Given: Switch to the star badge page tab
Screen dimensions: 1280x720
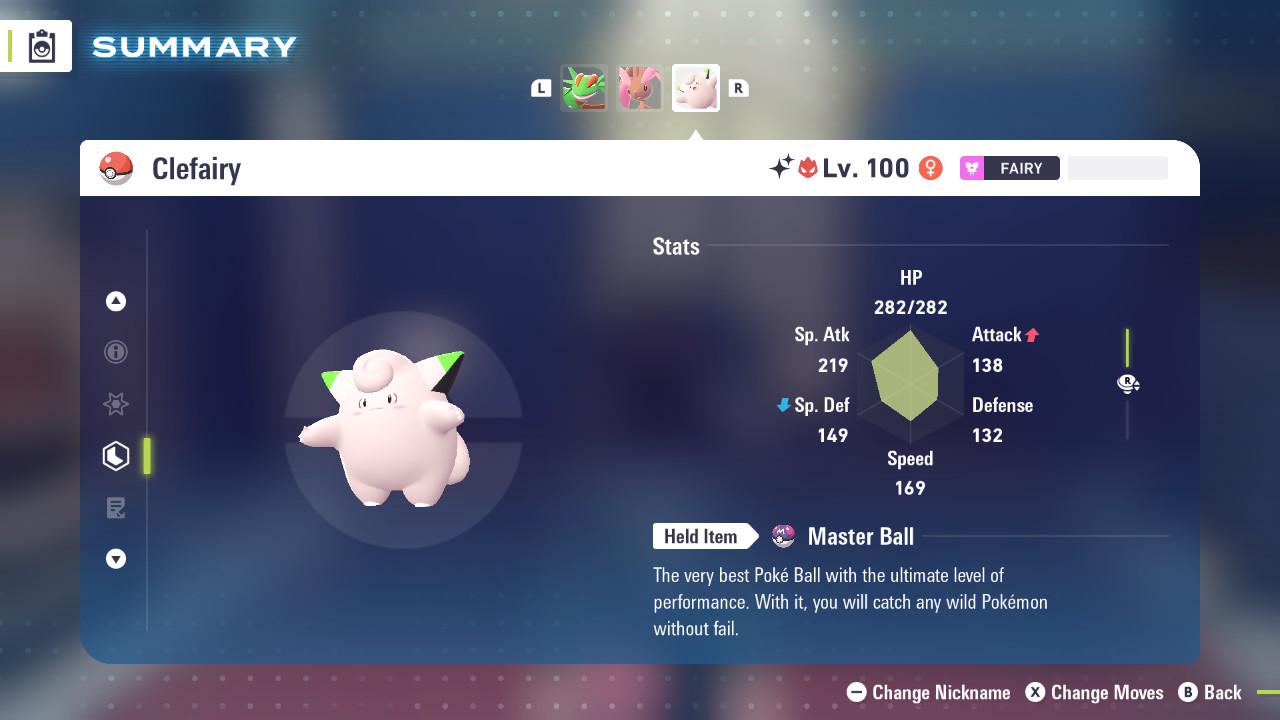Looking at the screenshot, I should tap(116, 404).
